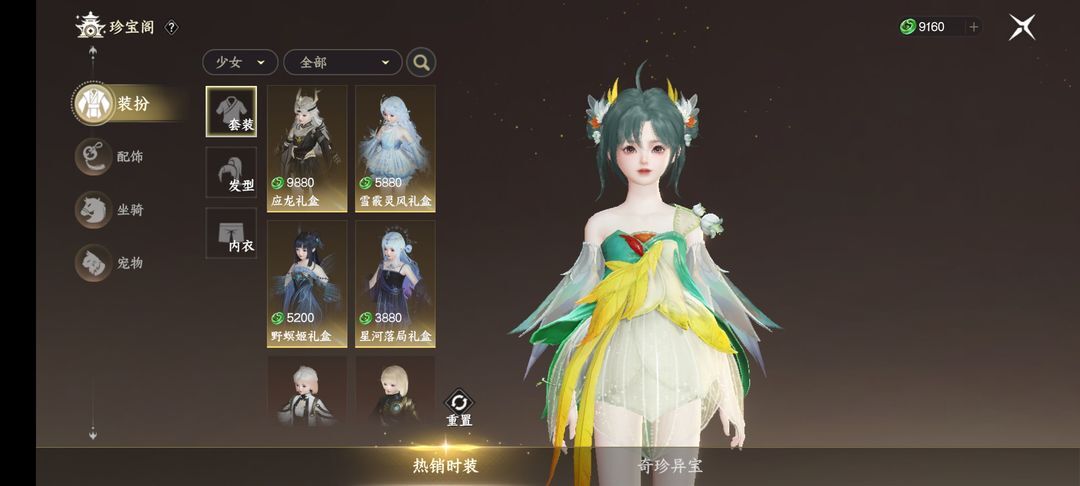
Task: Select the 套装 outfit sub-tab
Action: click(231, 111)
